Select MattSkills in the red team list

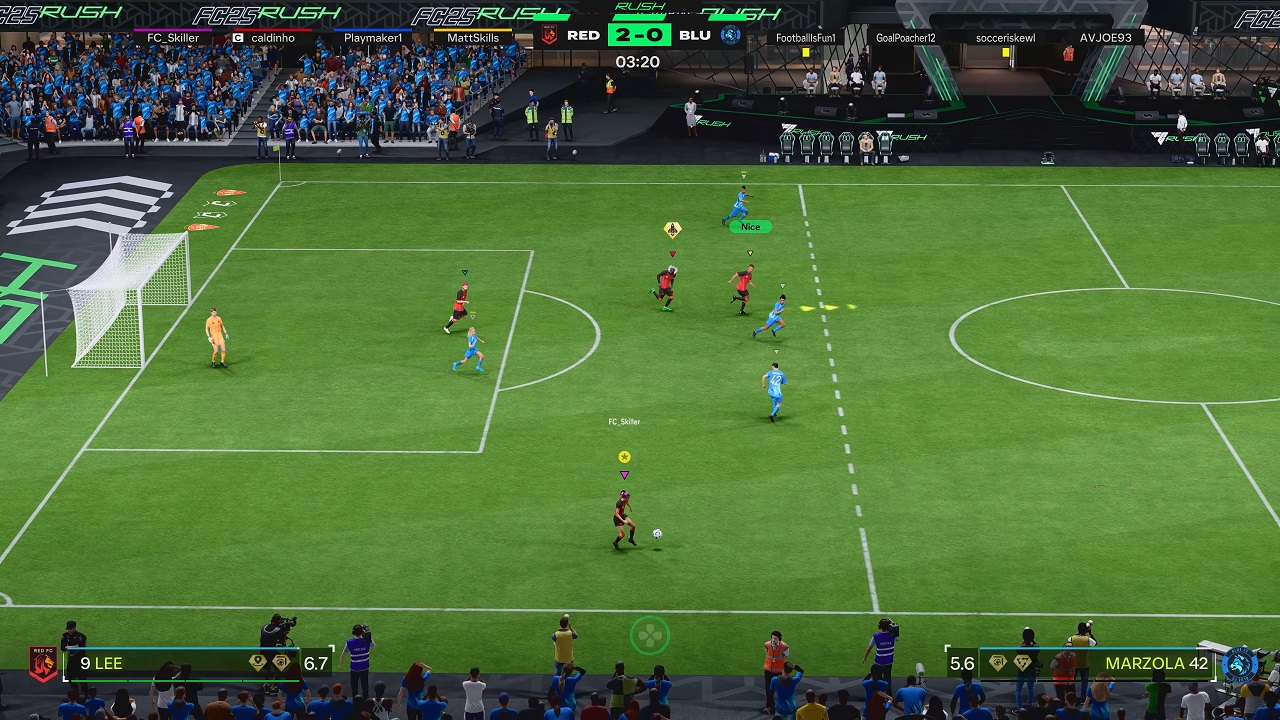[x=473, y=38]
